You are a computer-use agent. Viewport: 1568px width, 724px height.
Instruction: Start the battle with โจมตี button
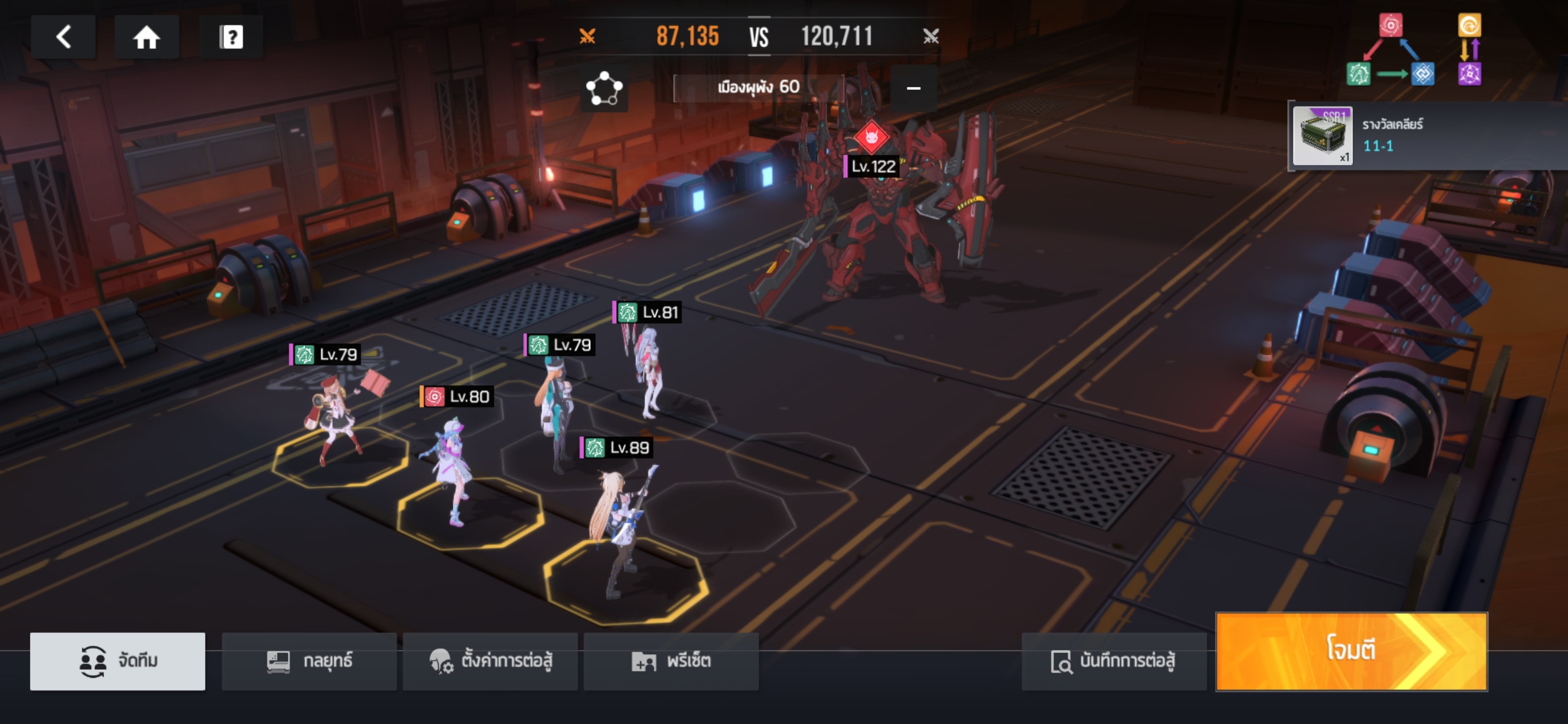(x=1351, y=651)
